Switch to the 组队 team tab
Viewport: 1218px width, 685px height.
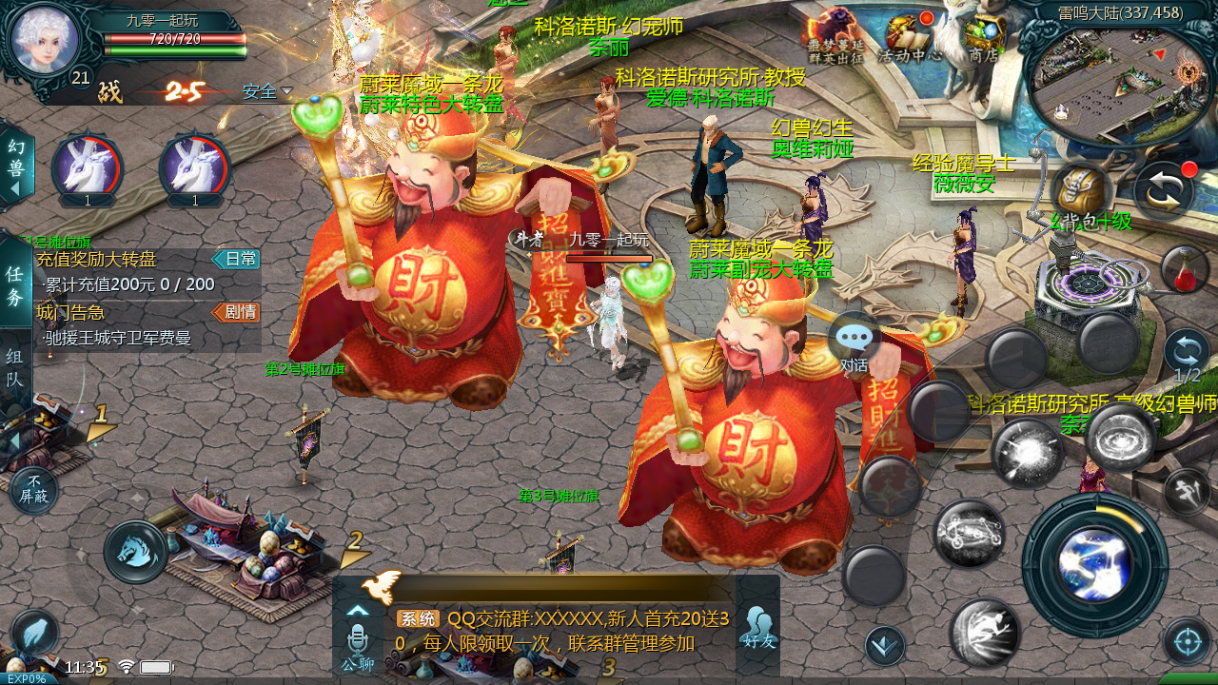point(15,366)
